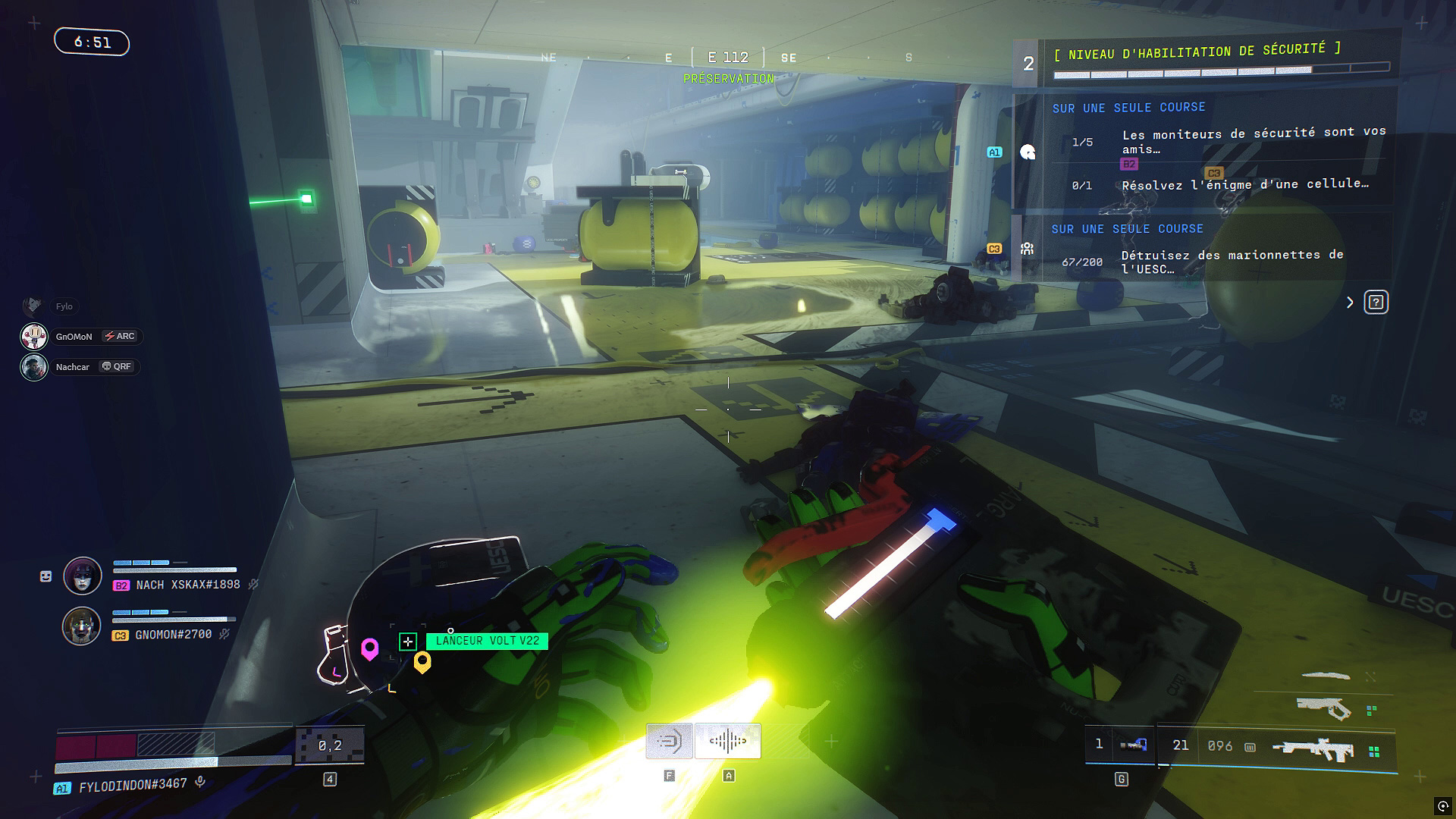Image resolution: width=1456 pixels, height=819 pixels.
Task: Select the security monitors objective
Action: [x=1253, y=141]
